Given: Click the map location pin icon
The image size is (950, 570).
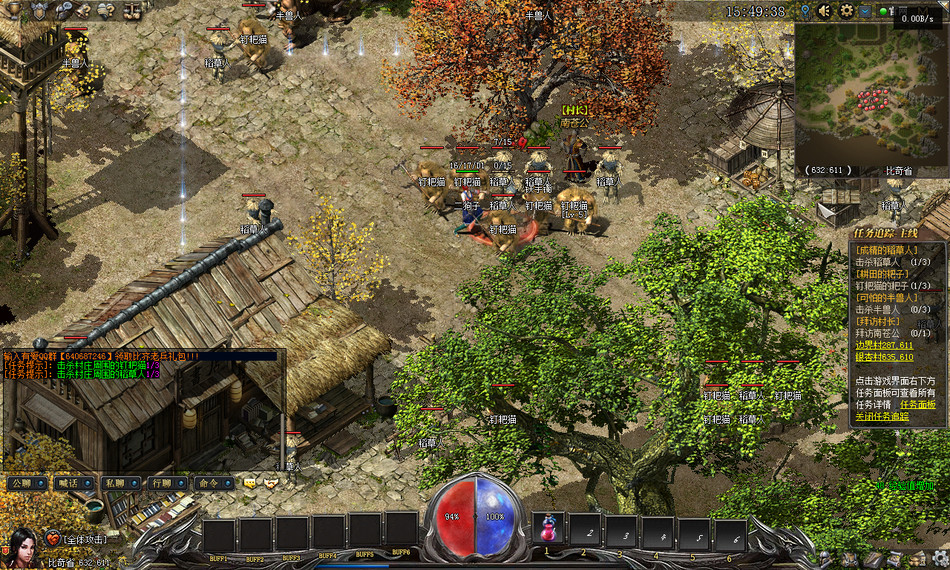Looking at the screenshot, I should click(x=805, y=11).
